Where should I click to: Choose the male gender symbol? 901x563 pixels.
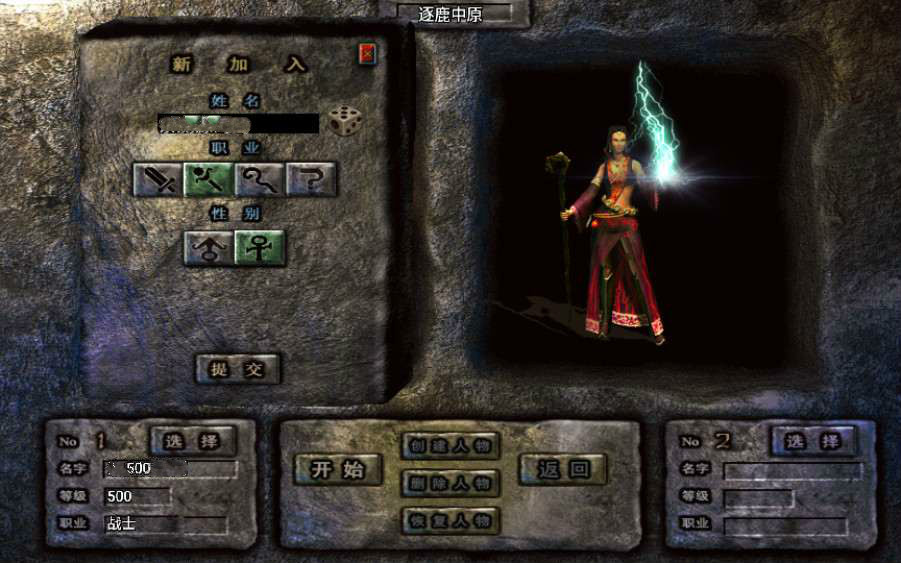coord(209,247)
